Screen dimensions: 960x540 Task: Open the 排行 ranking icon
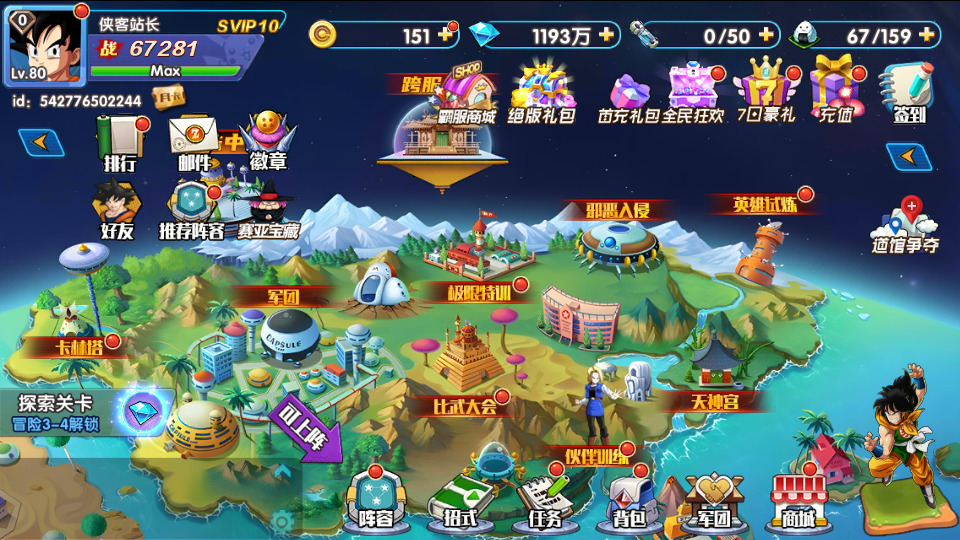pyautogui.click(x=120, y=142)
